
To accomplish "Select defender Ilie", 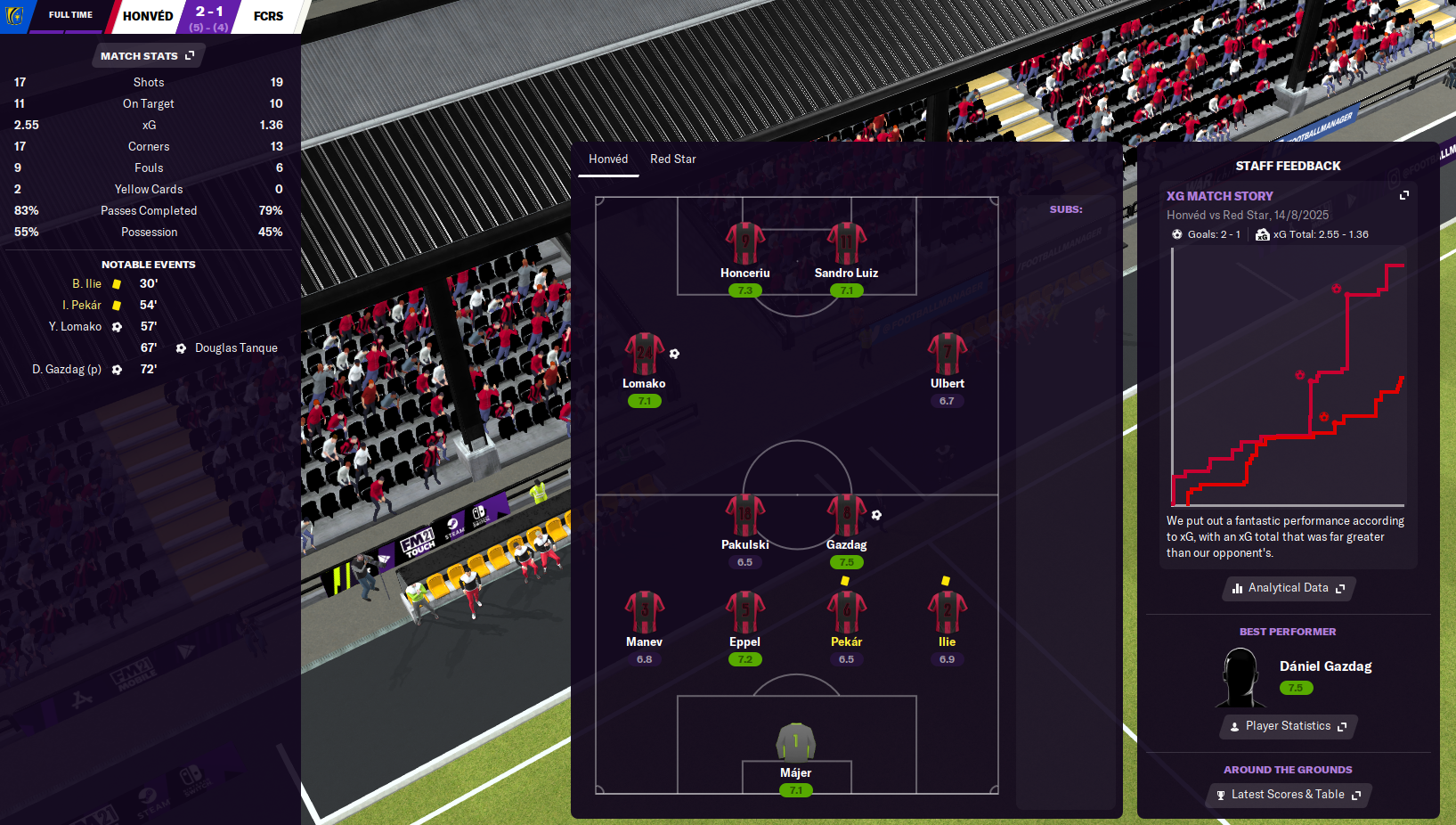I will pos(947,614).
